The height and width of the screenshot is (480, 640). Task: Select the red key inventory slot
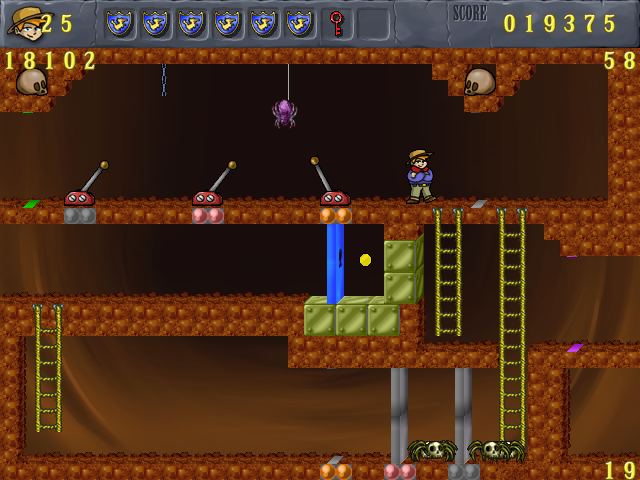click(x=337, y=23)
